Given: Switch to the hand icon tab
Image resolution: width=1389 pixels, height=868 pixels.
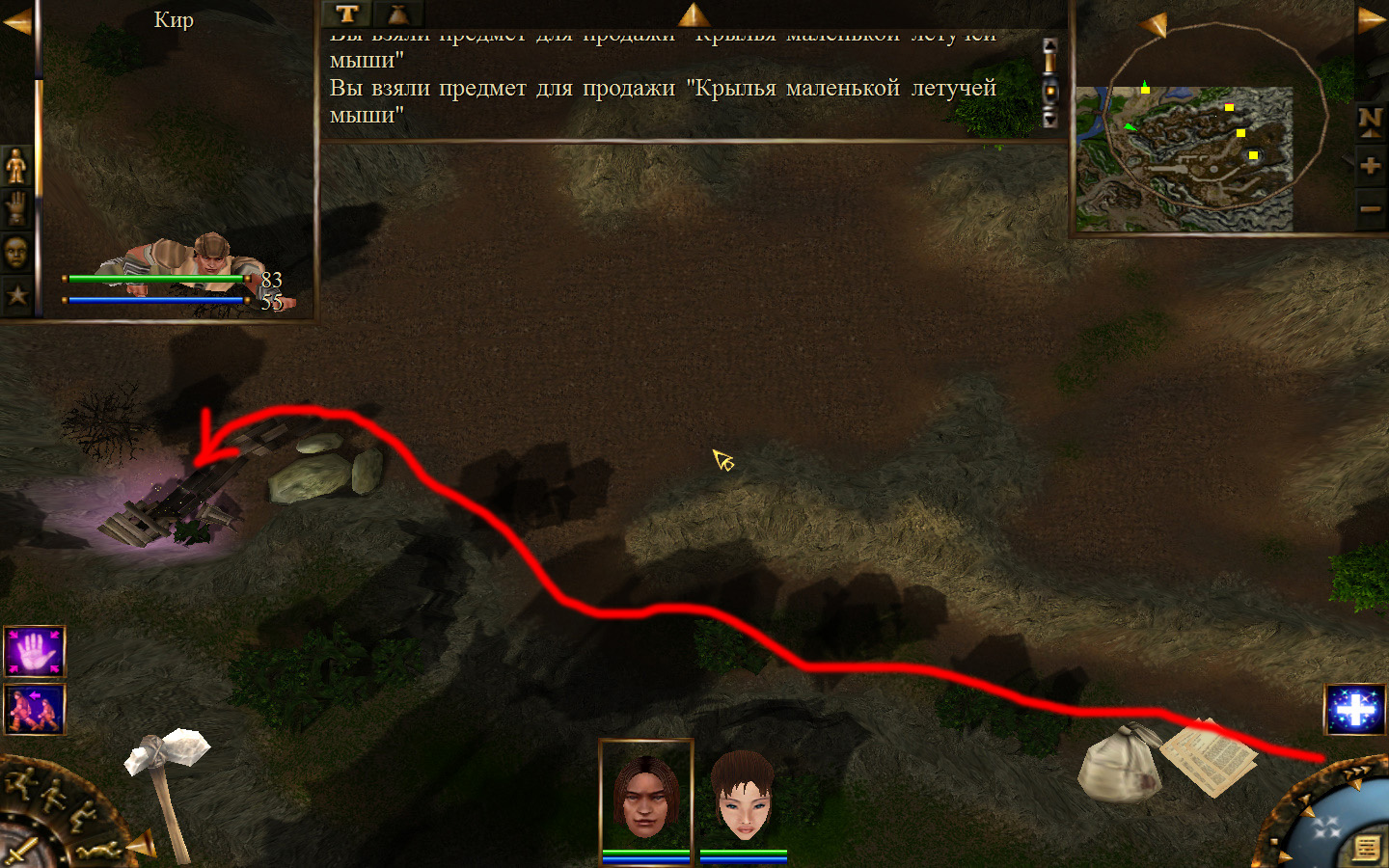Looking at the screenshot, I should click(x=16, y=208).
